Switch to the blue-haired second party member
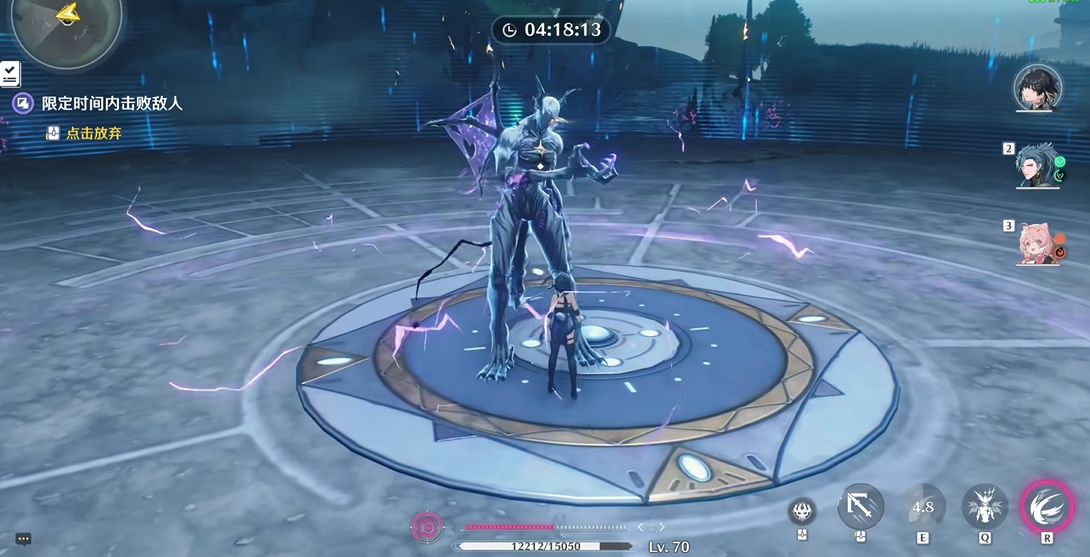Image resolution: width=1090 pixels, height=557 pixels. 1039,167
